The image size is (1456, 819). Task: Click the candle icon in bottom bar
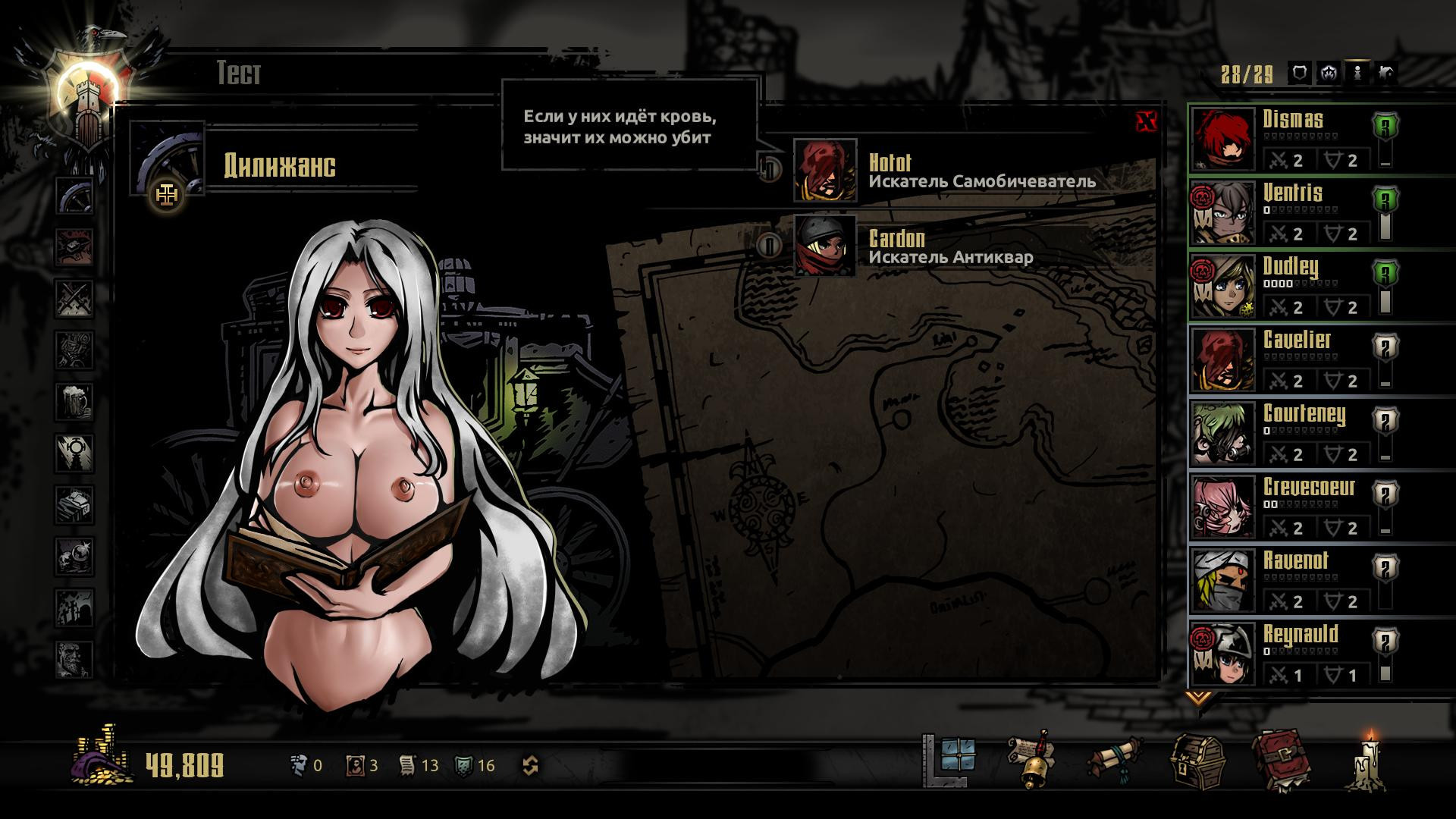click(x=1369, y=761)
